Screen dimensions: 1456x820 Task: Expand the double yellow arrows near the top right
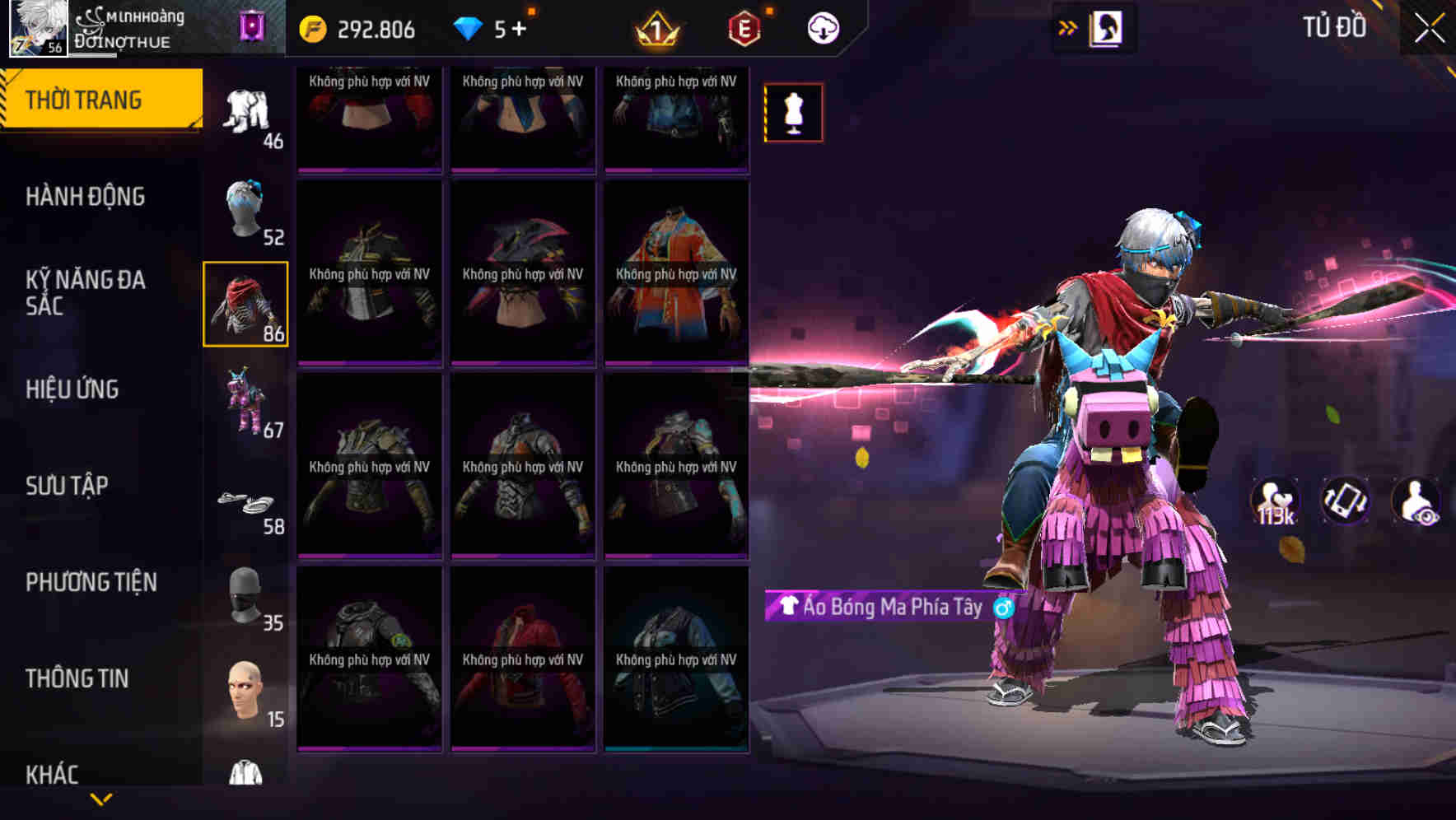point(1066,27)
